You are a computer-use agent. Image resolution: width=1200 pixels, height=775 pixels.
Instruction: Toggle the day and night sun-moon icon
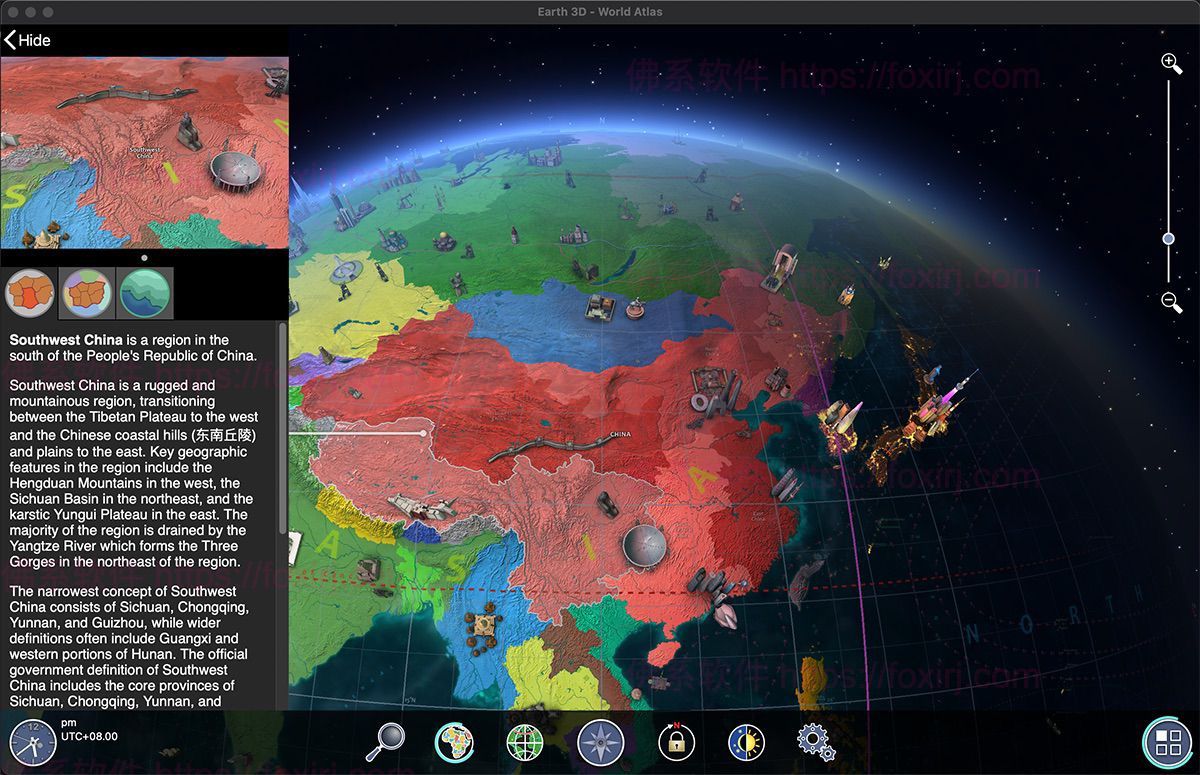pos(745,742)
